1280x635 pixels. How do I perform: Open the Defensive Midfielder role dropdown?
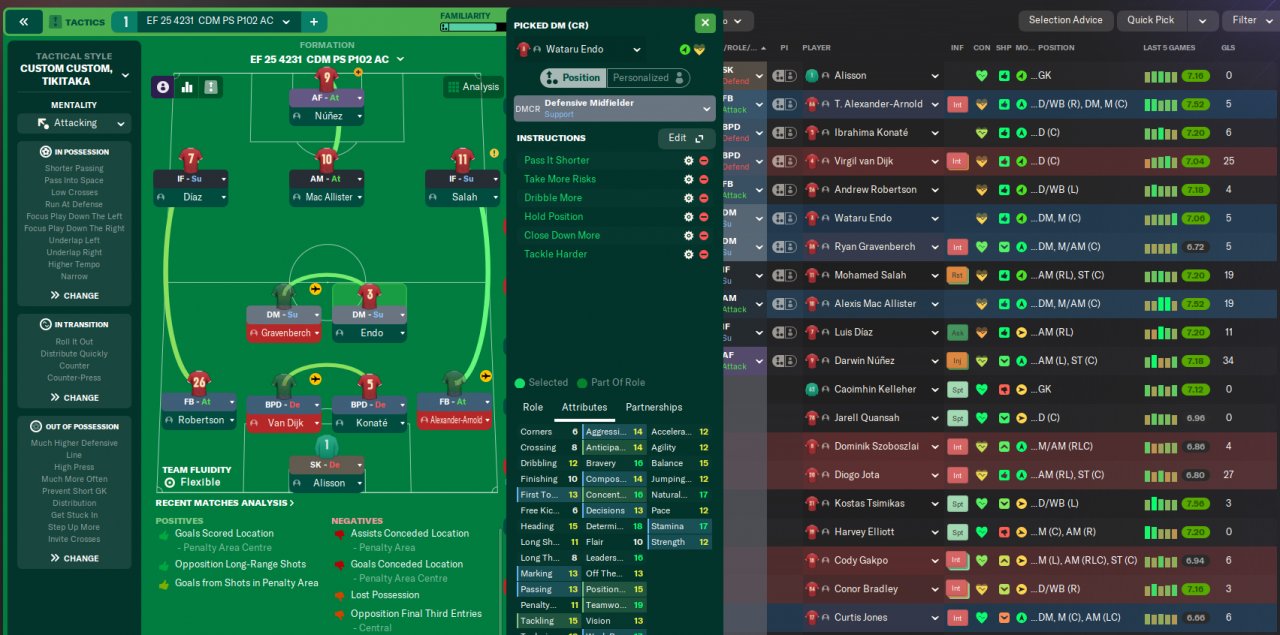point(614,108)
